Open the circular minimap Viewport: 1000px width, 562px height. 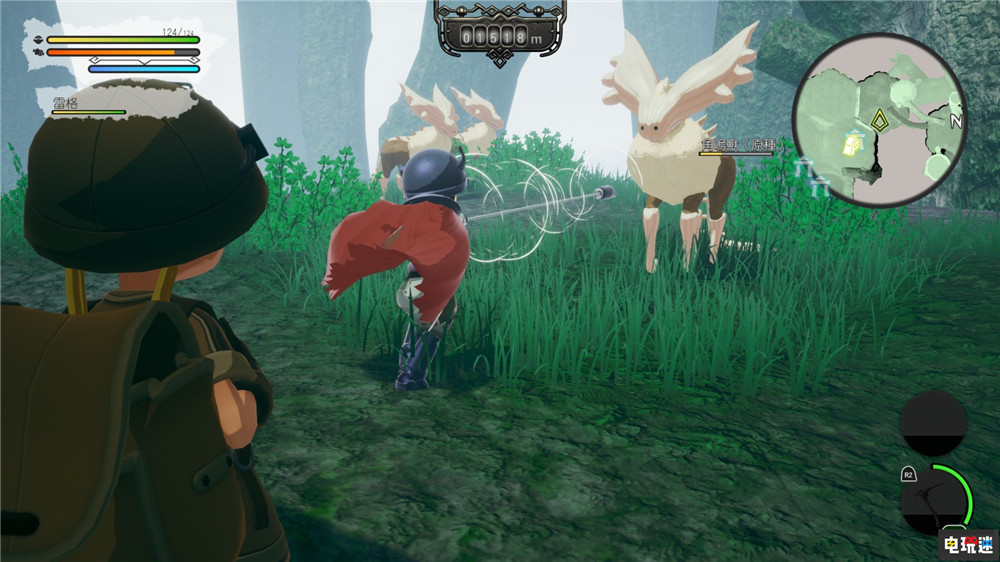point(879,120)
